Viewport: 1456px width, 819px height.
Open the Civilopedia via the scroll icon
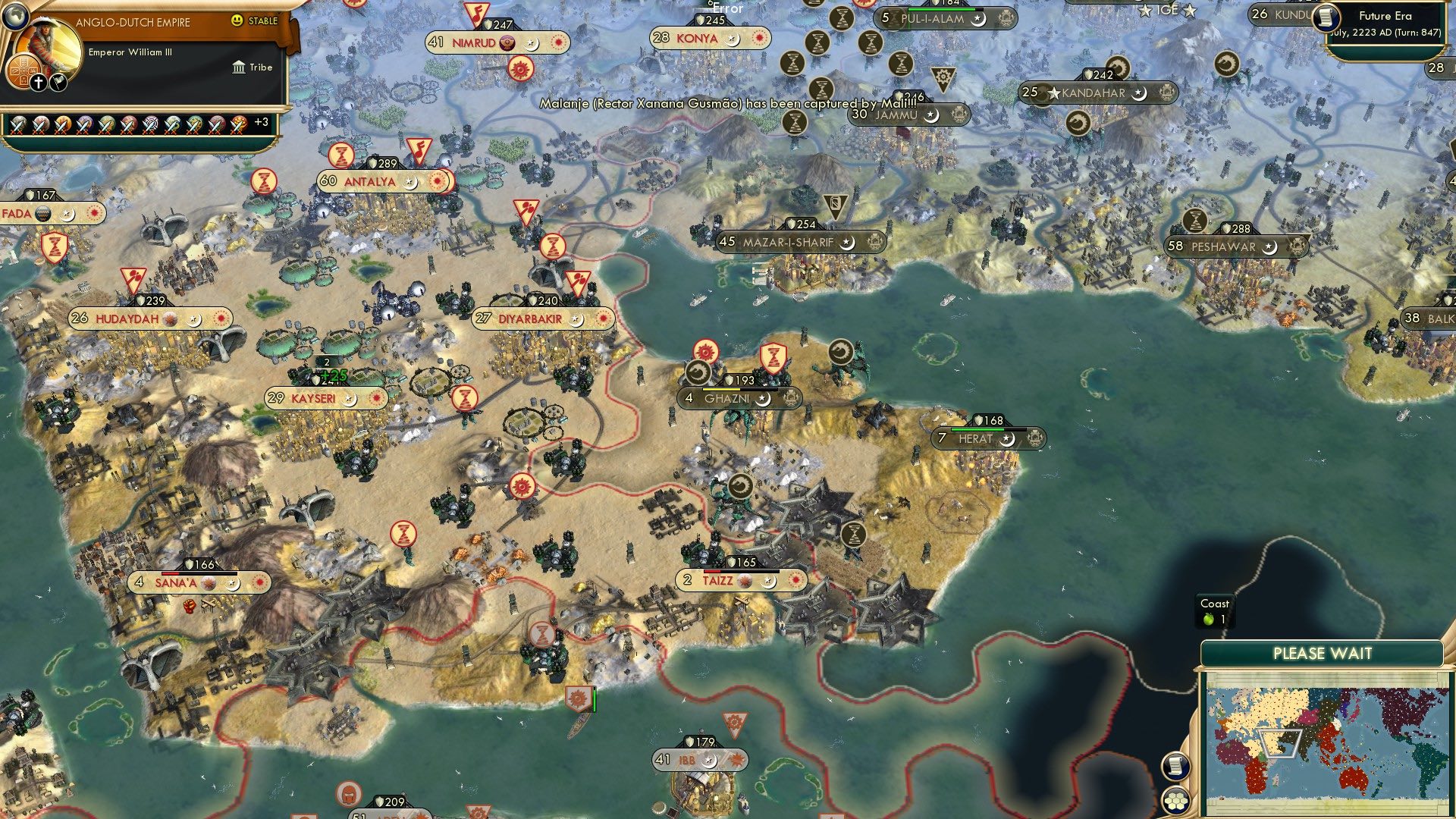tap(1175, 767)
